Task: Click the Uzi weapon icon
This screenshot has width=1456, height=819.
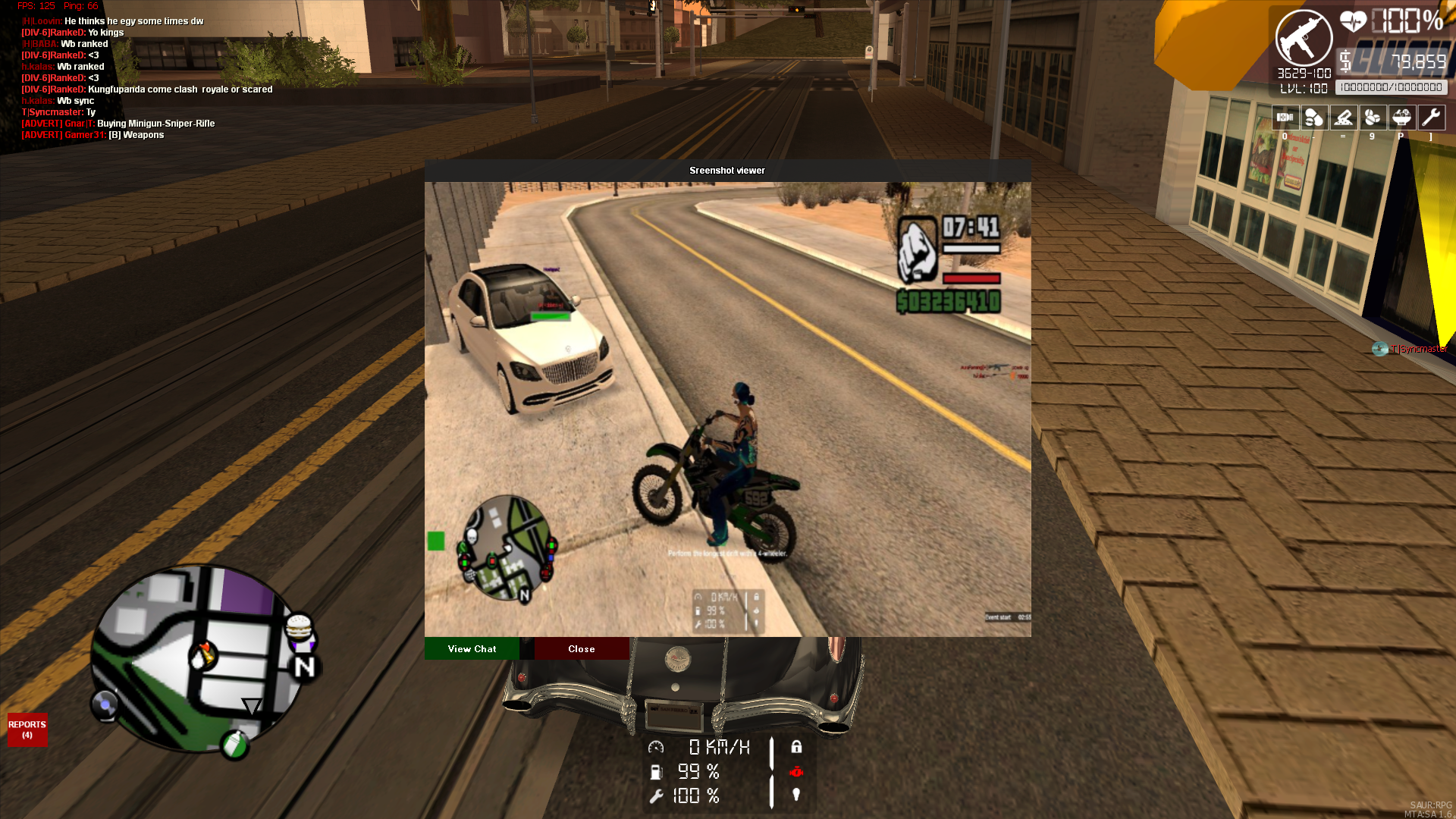Action: pos(1303,39)
